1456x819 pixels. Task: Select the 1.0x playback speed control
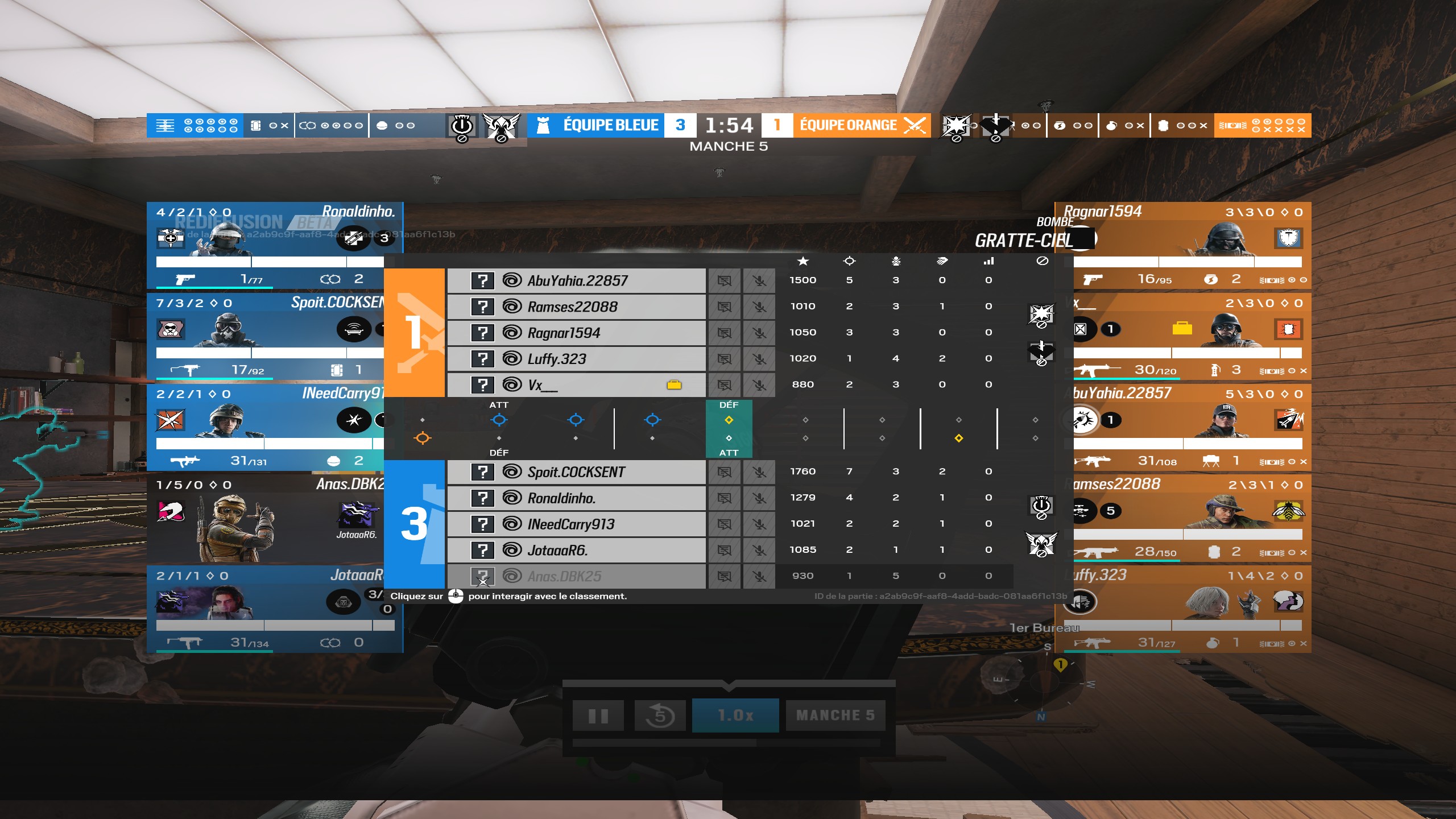[x=736, y=715]
